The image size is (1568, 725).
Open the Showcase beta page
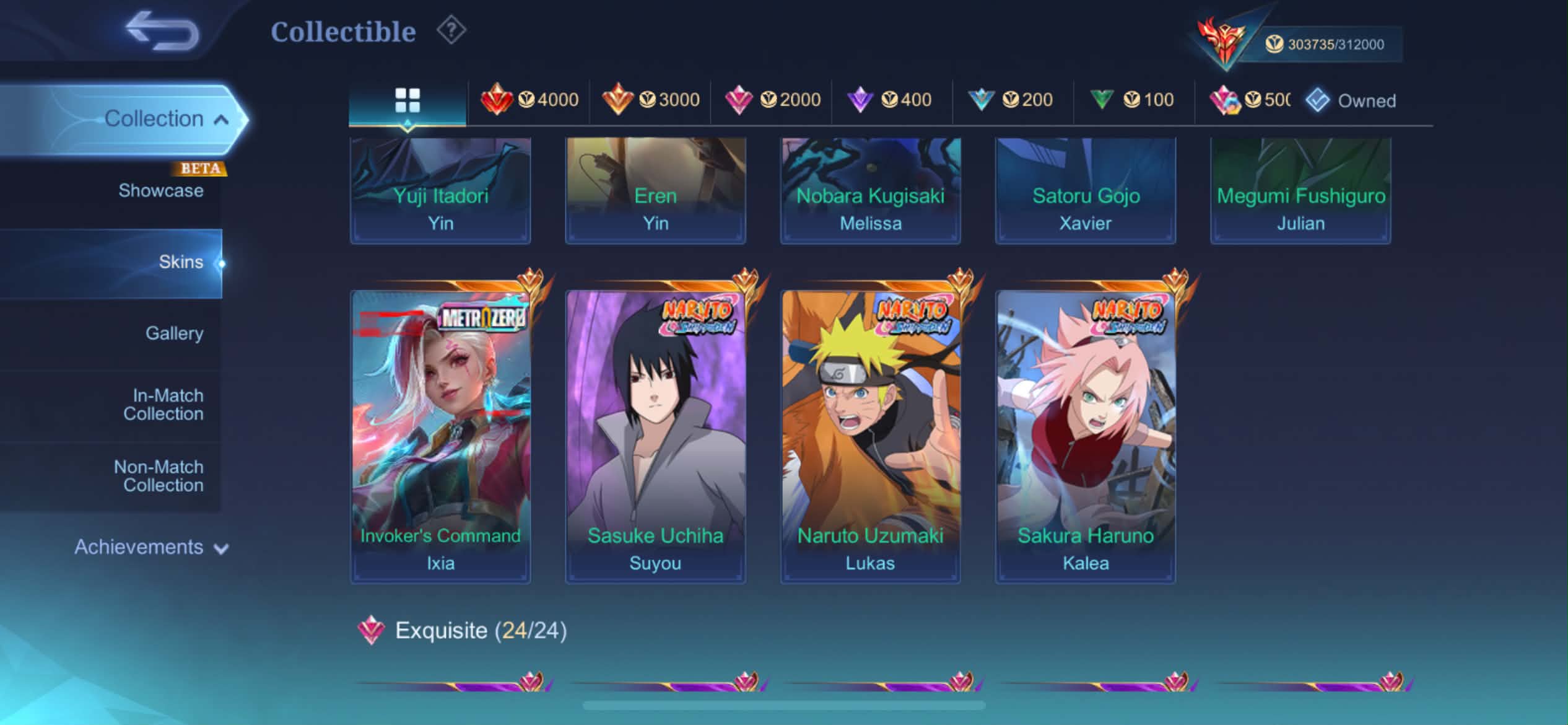(x=160, y=190)
